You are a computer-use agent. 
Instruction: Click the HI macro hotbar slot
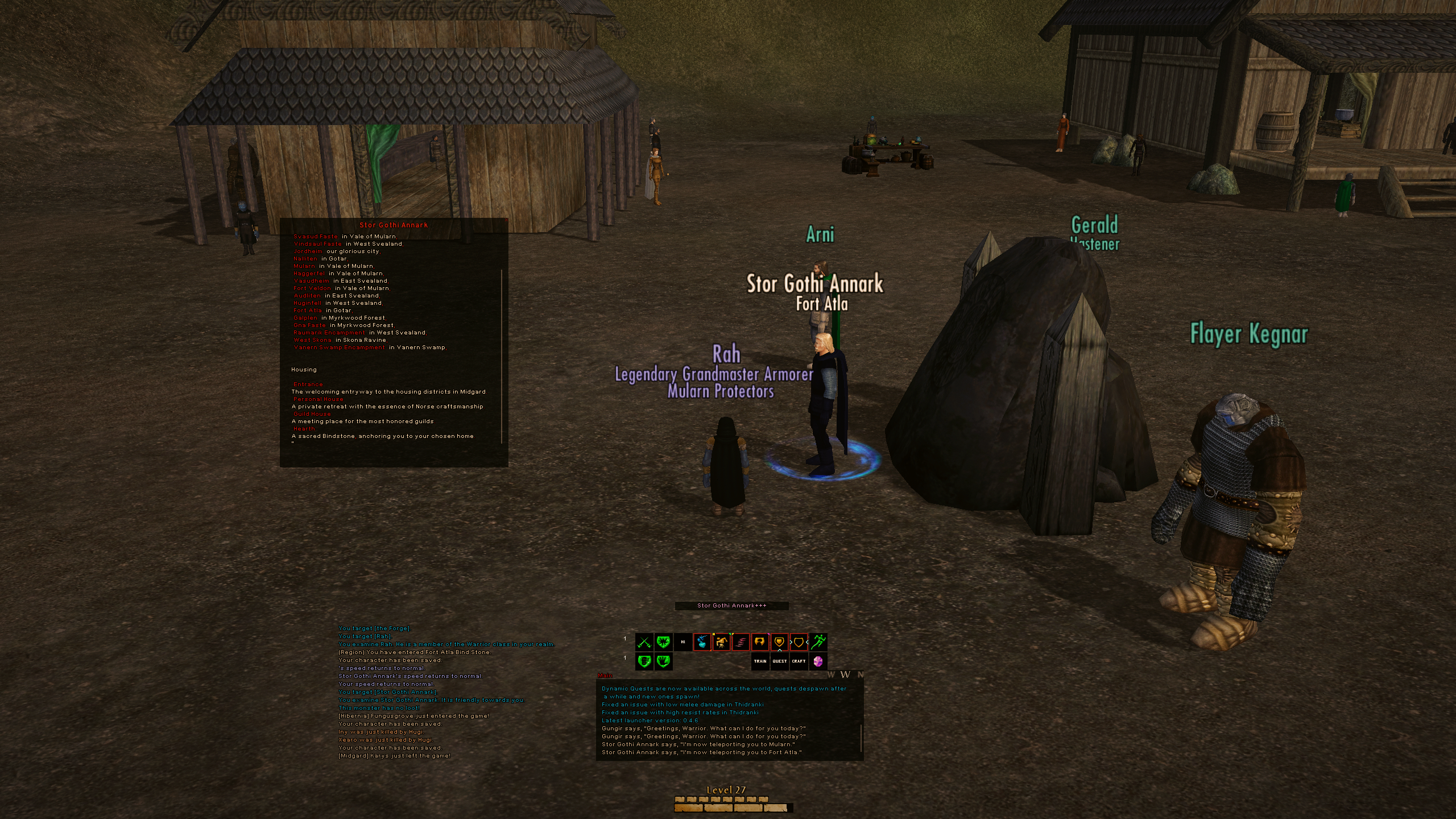[683, 642]
